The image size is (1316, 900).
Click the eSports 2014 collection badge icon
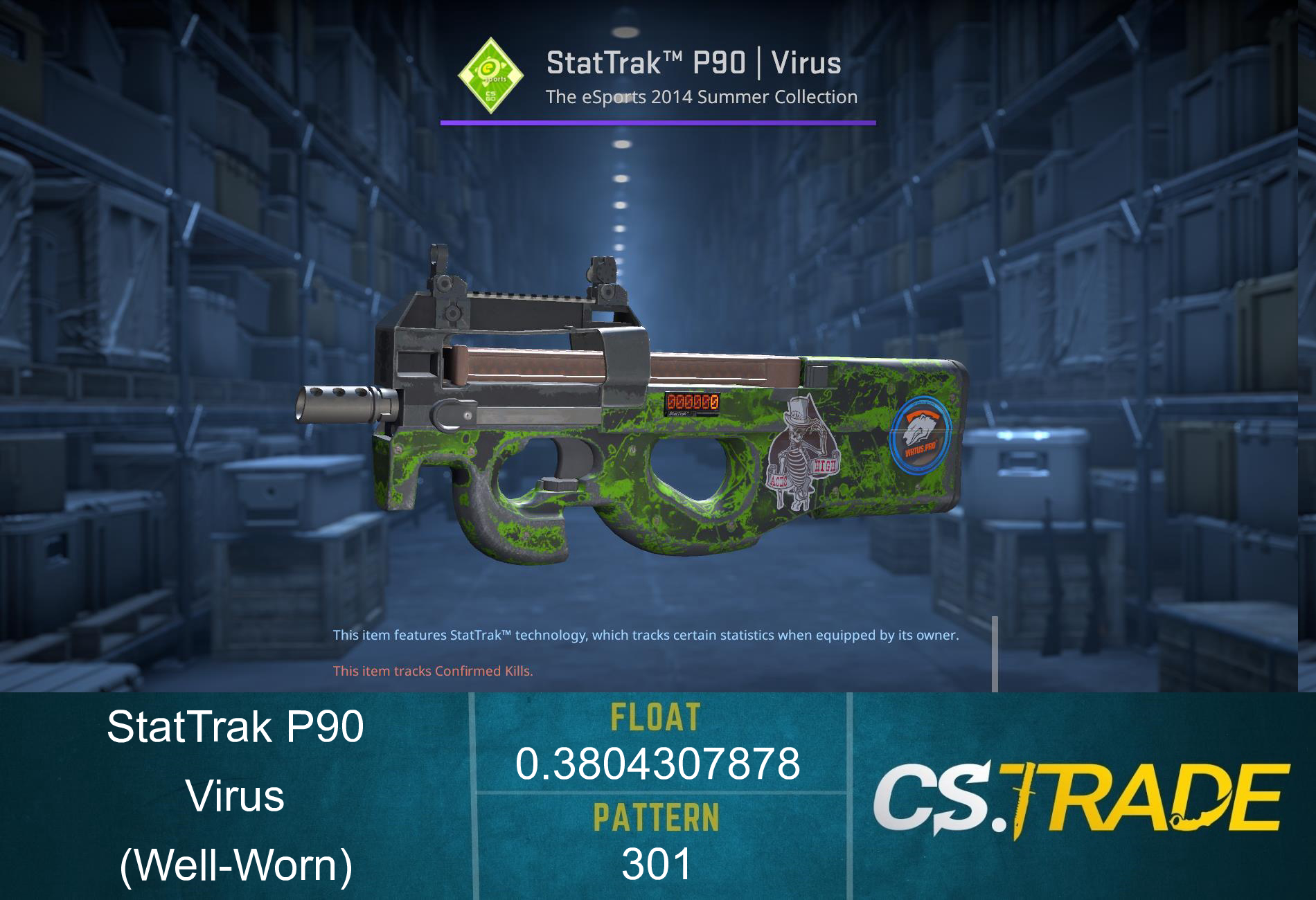click(x=489, y=78)
